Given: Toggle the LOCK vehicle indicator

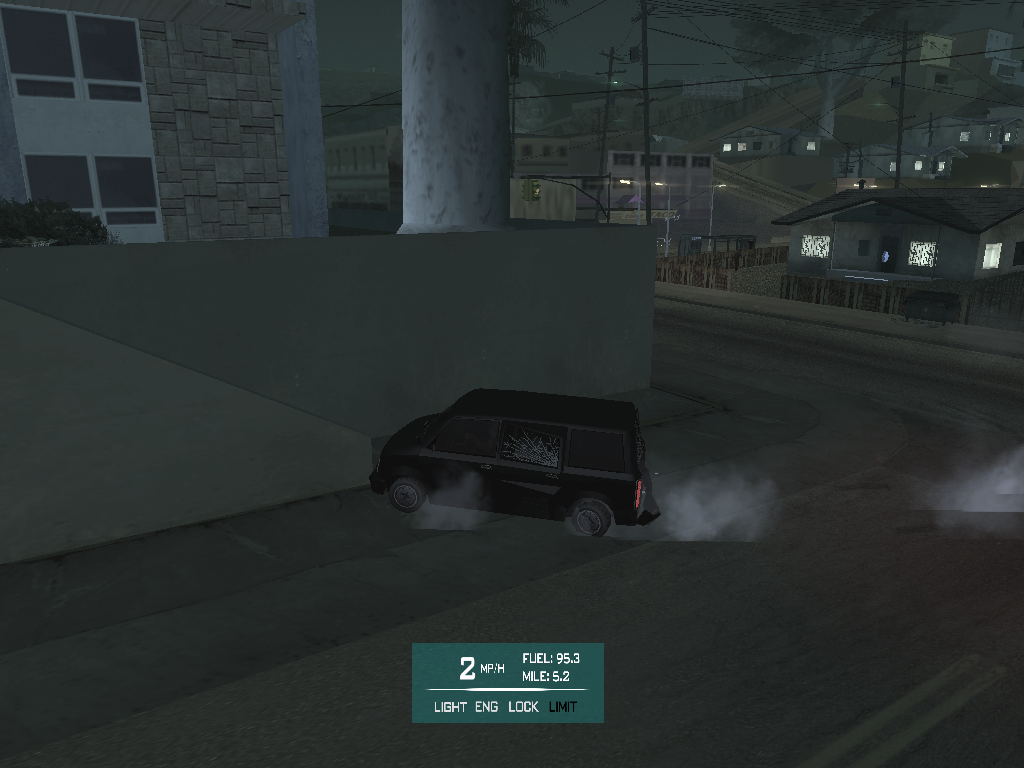Looking at the screenshot, I should pos(523,707).
